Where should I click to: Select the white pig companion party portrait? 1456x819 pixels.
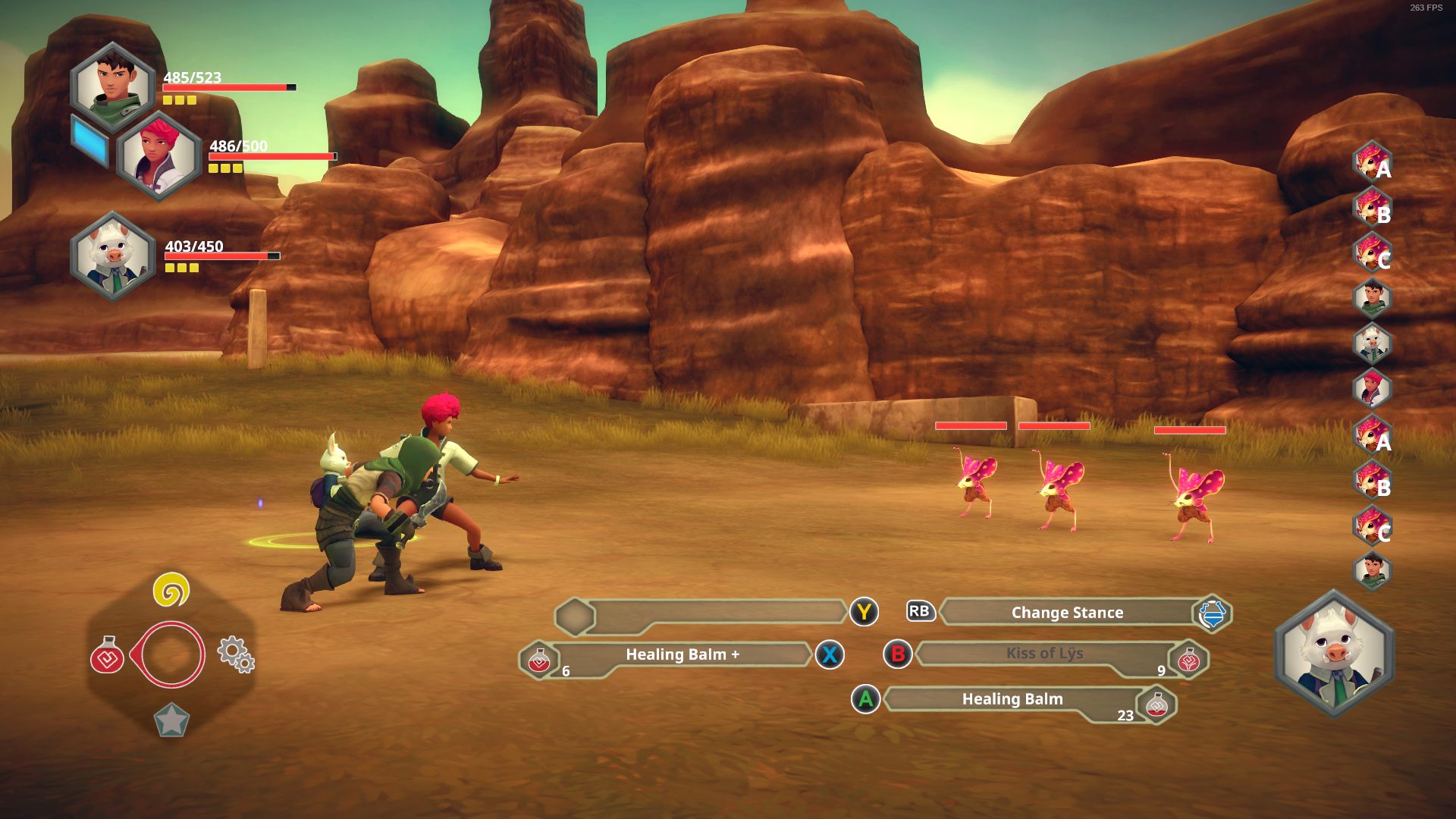[113, 256]
